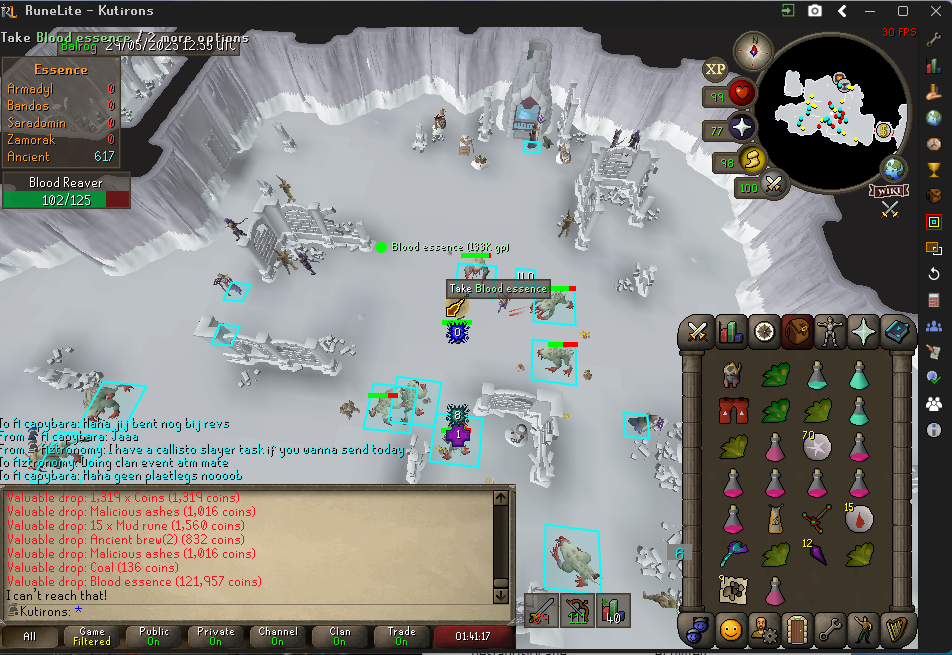Select the red platelegs in inventory
This screenshot has height=655, width=952.
[x=733, y=410]
